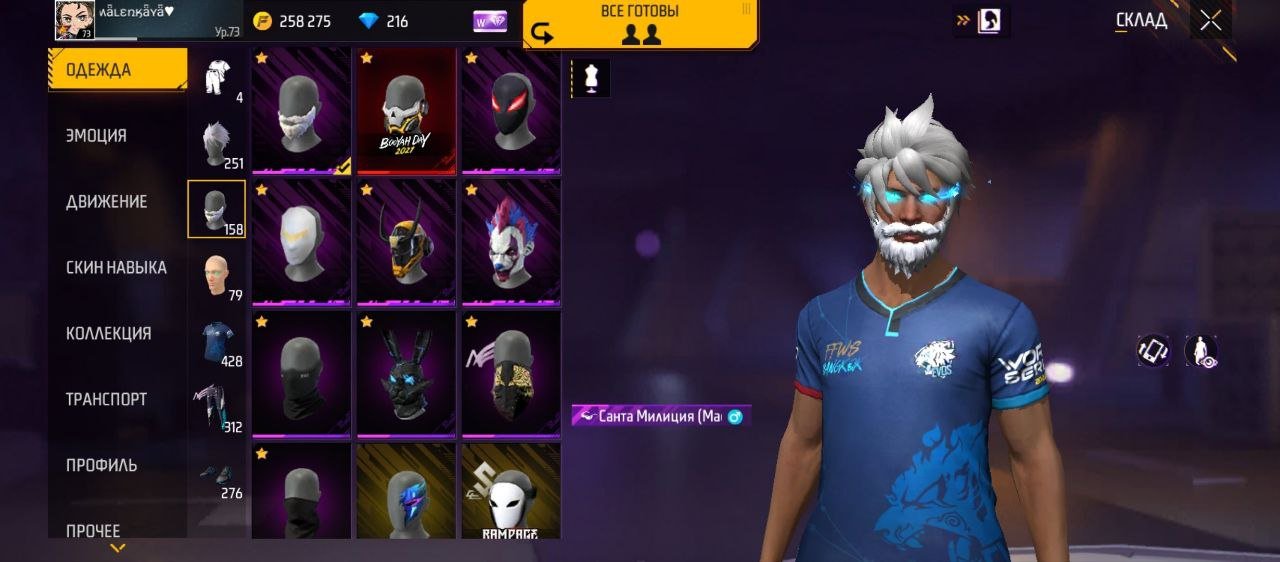Select the shirt subcategory with 428 items
Screen dimensions: 1280x562
click(x=217, y=342)
